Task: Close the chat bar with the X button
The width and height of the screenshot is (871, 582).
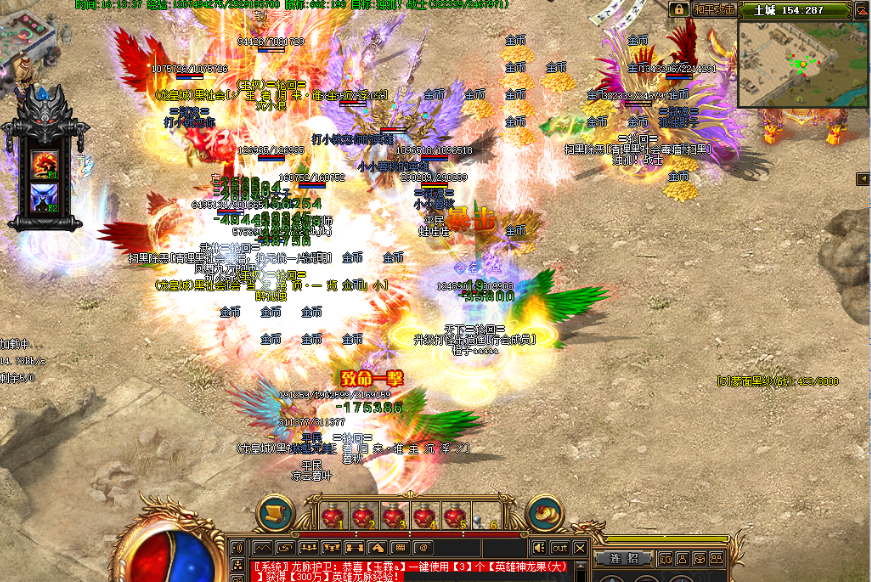Action: 578,547
